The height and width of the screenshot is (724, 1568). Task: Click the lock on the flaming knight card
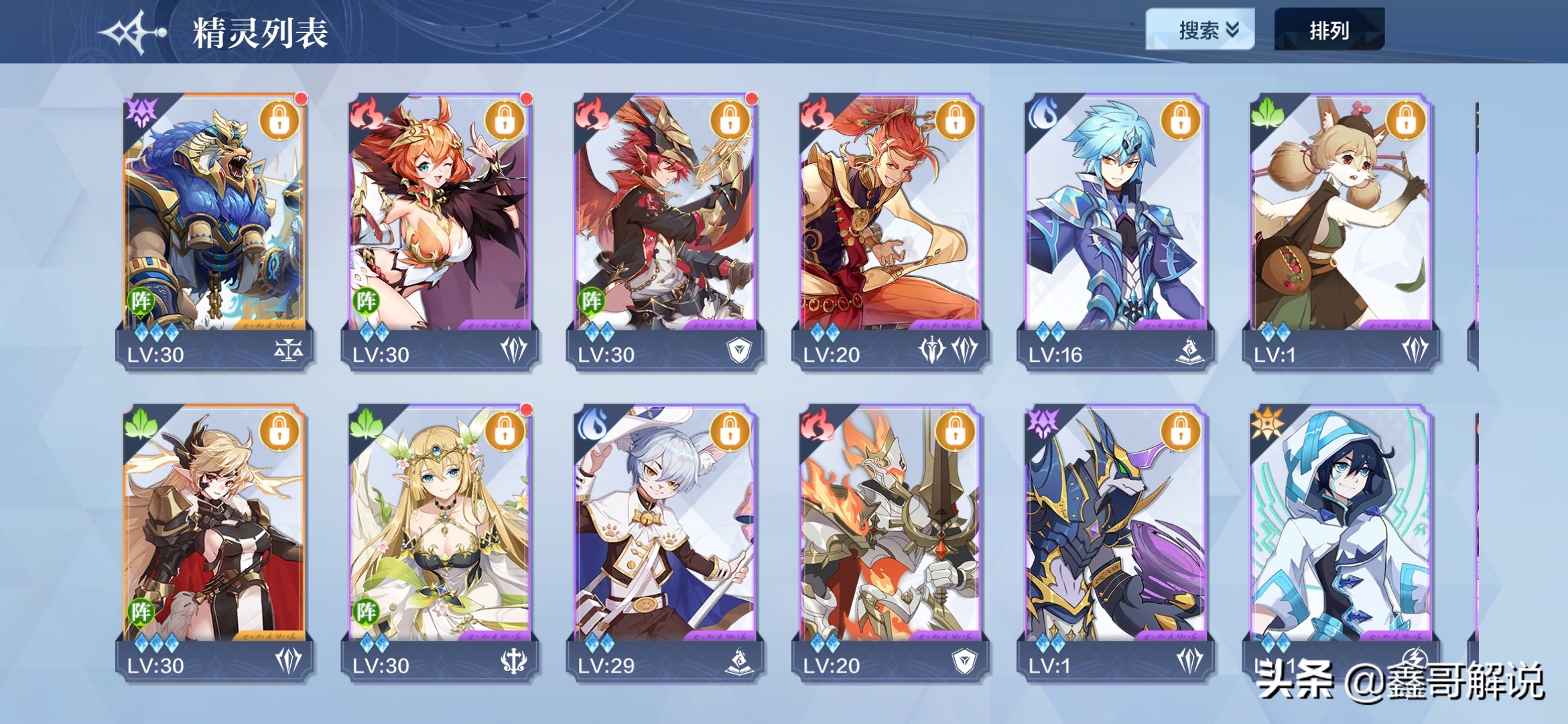[x=955, y=431]
